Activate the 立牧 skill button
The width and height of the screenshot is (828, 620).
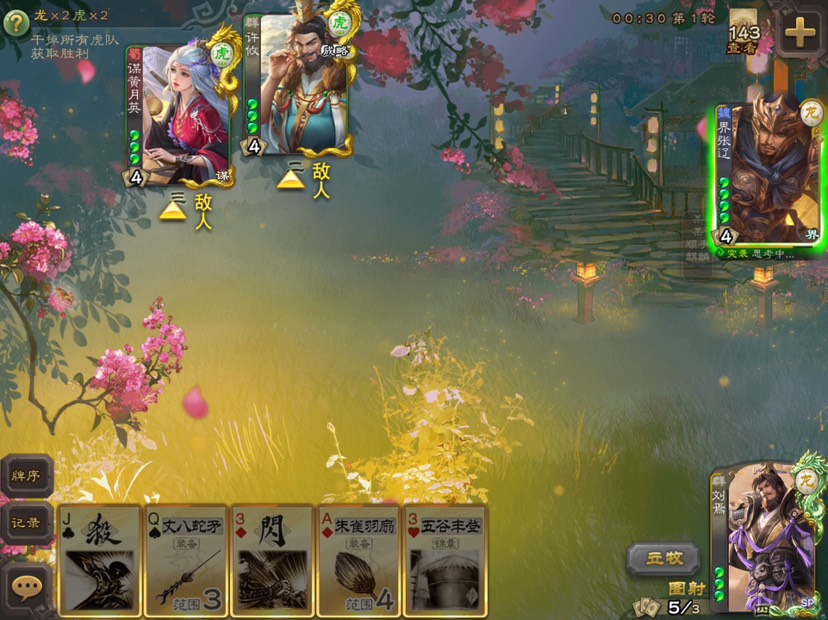663,558
